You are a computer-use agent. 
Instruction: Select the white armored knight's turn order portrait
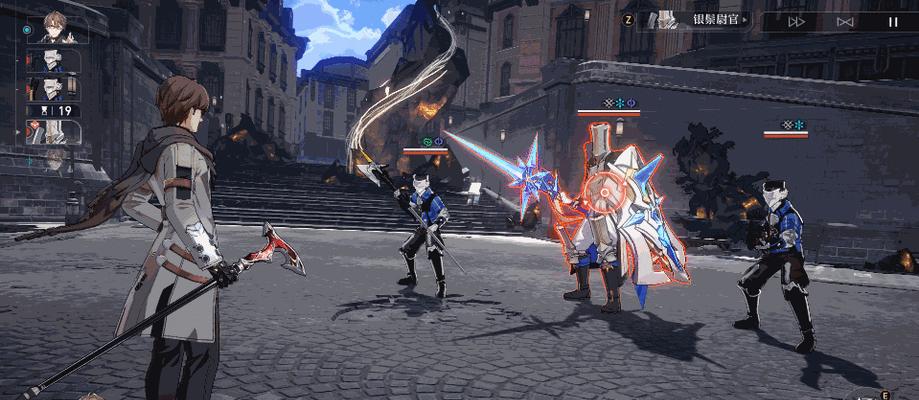pos(56,130)
